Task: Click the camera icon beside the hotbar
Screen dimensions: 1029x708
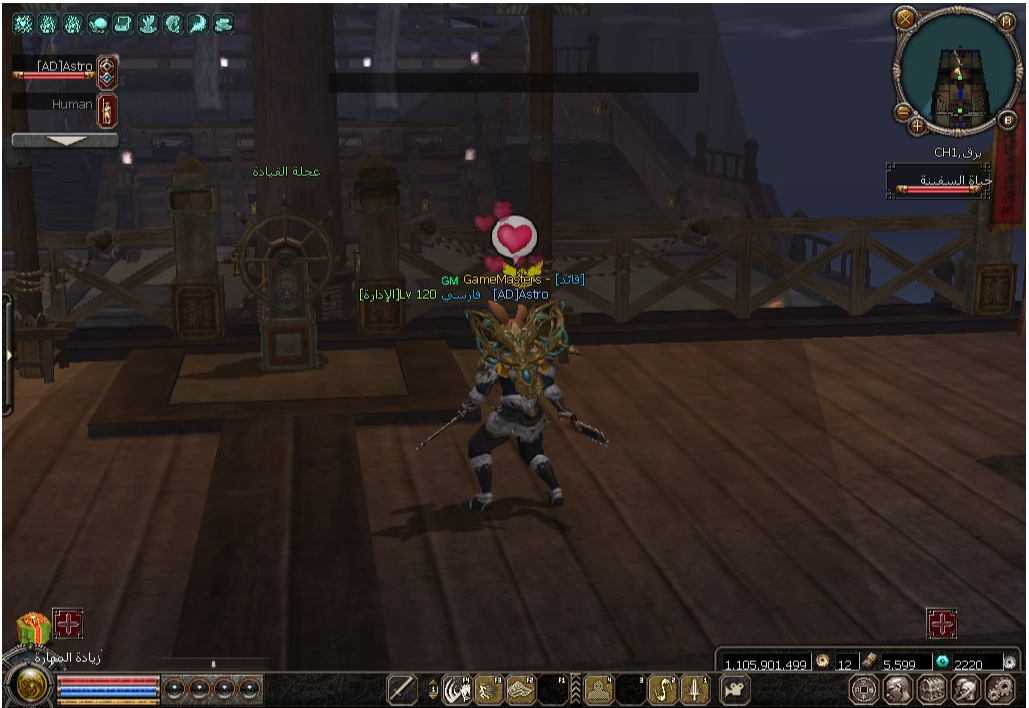Action: point(735,689)
